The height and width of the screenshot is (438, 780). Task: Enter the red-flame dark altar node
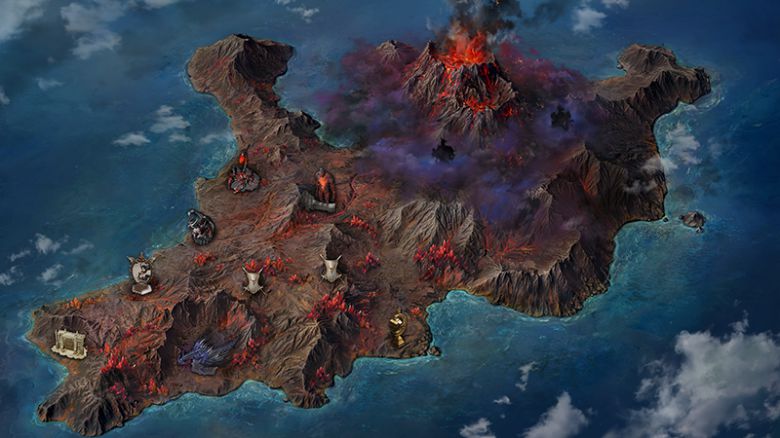coord(243,175)
